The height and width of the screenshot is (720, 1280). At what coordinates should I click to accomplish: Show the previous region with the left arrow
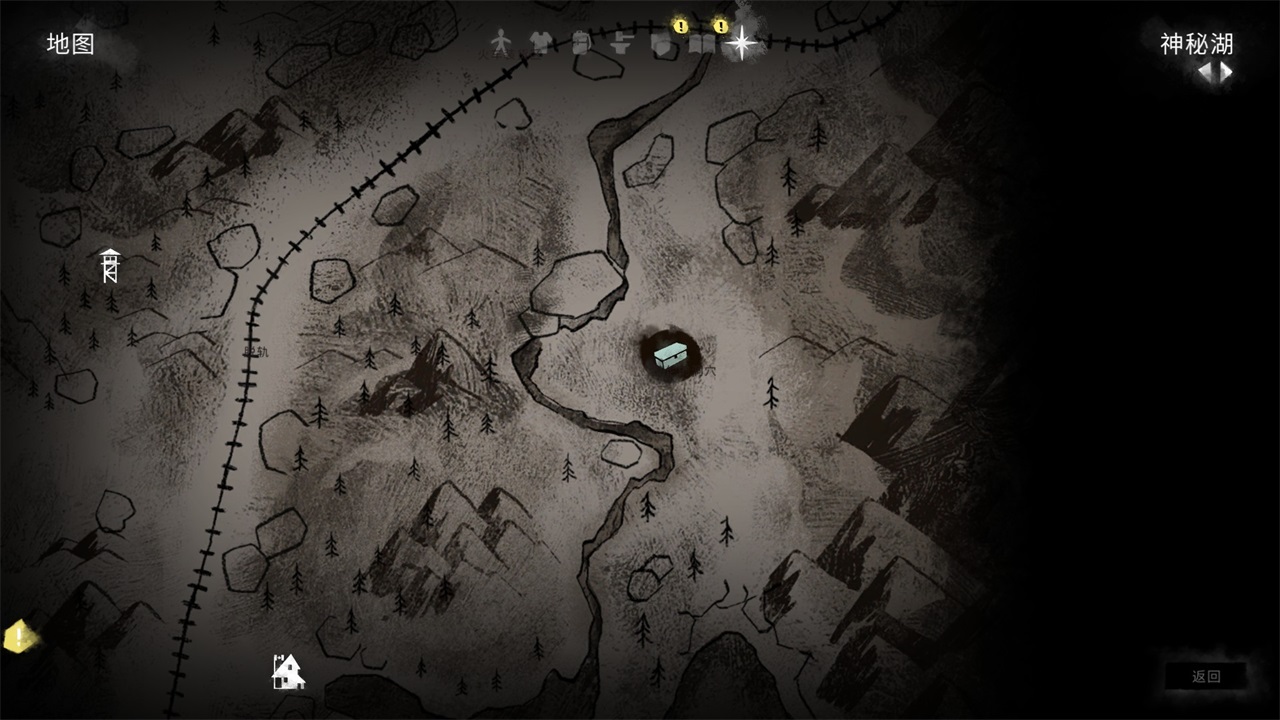[x=1205, y=72]
